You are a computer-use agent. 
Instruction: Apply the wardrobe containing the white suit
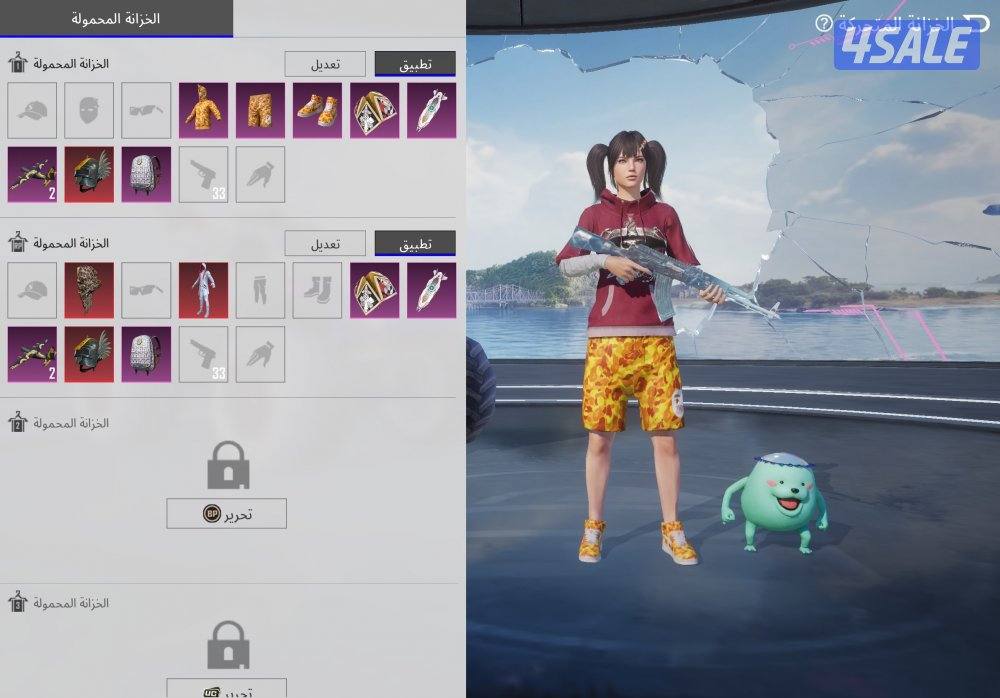415,243
